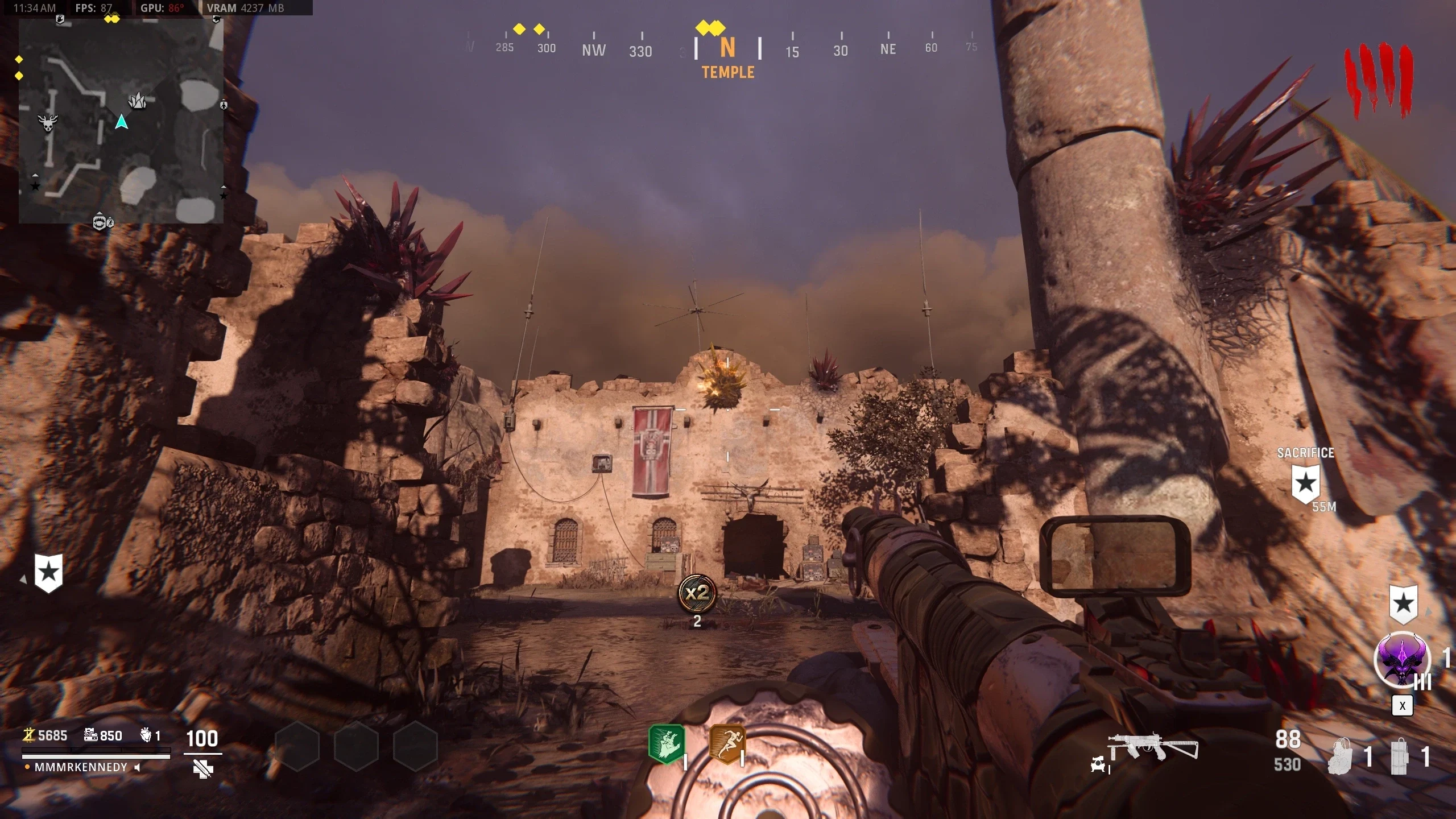The width and height of the screenshot is (1456, 819).
Task: Click the armor plate icon under 100
Action: pos(202,770)
